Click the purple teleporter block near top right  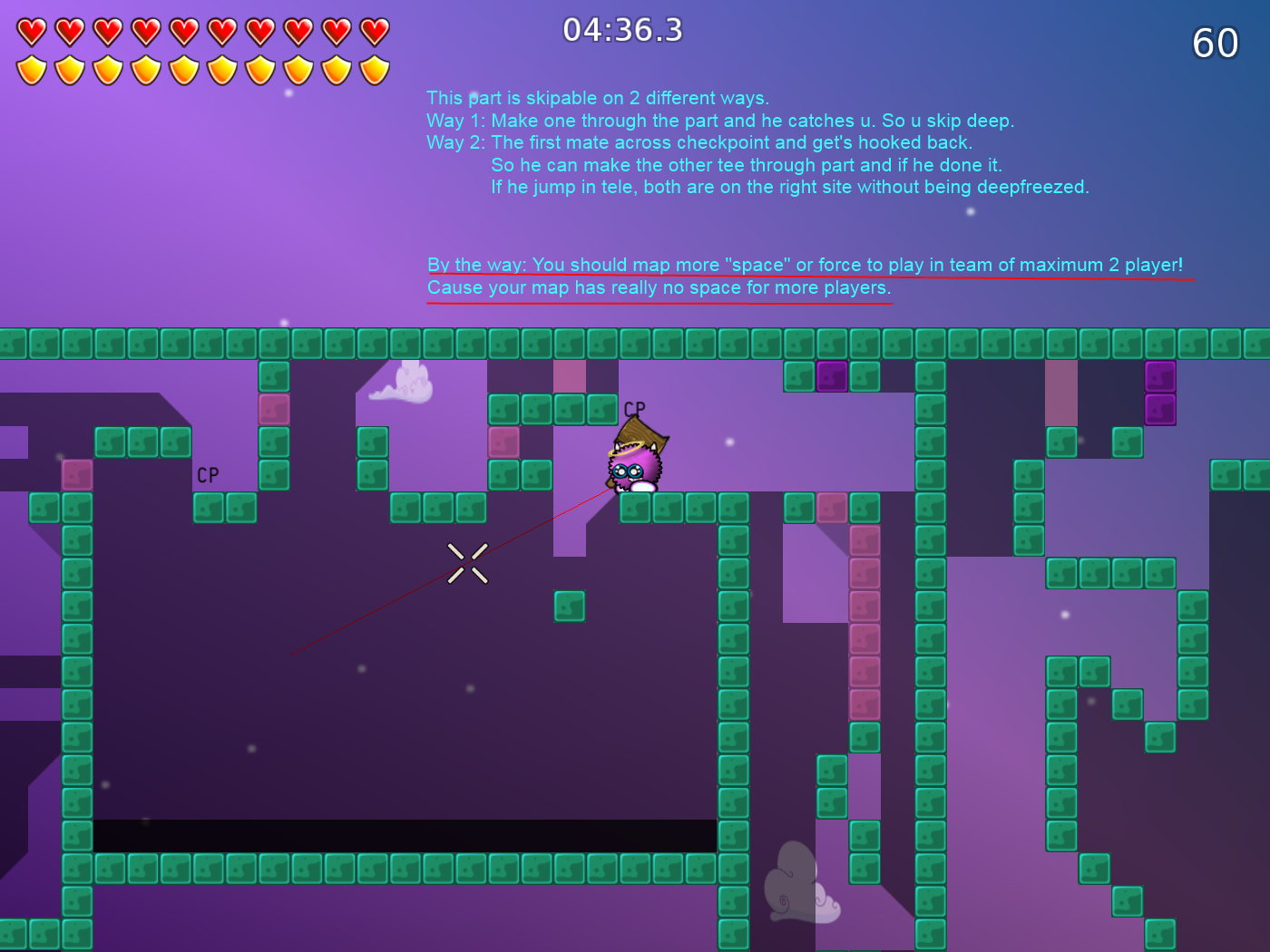click(1162, 376)
